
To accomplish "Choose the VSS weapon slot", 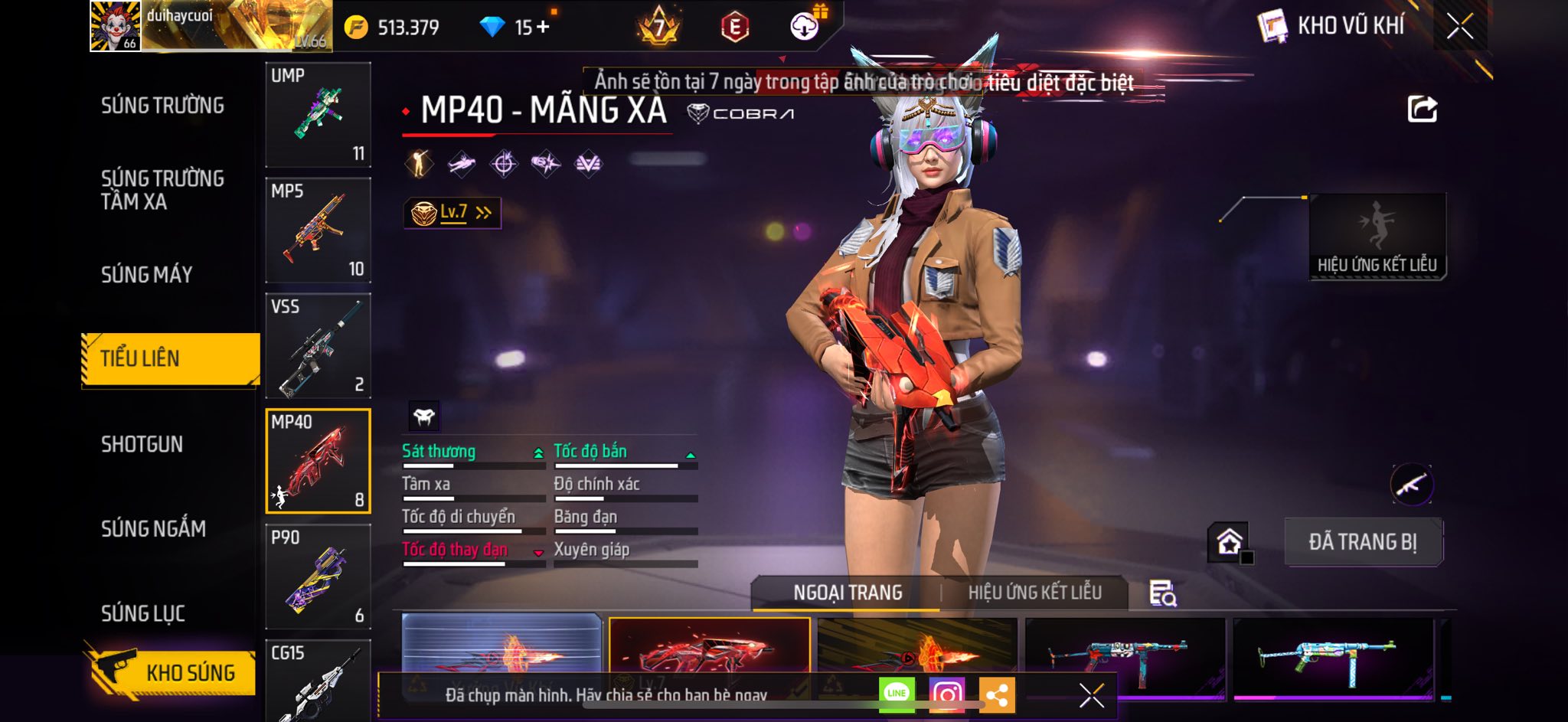I will [318, 346].
